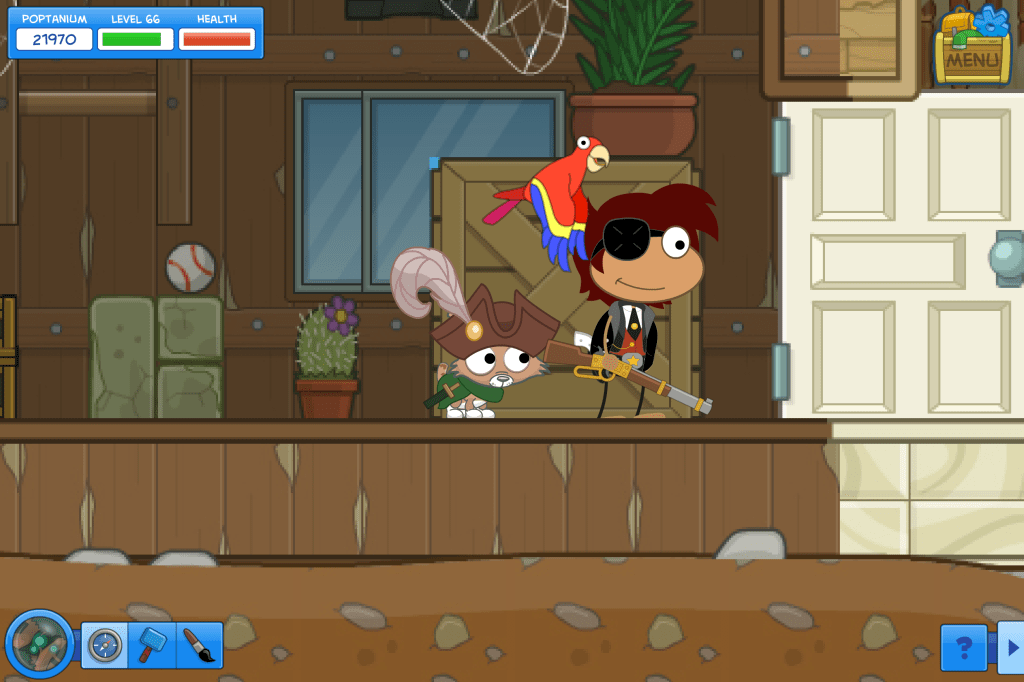Viewport: 1024px width, 682px height.
Task: Select the compass explore tool
Action: [x=104, y=646]
